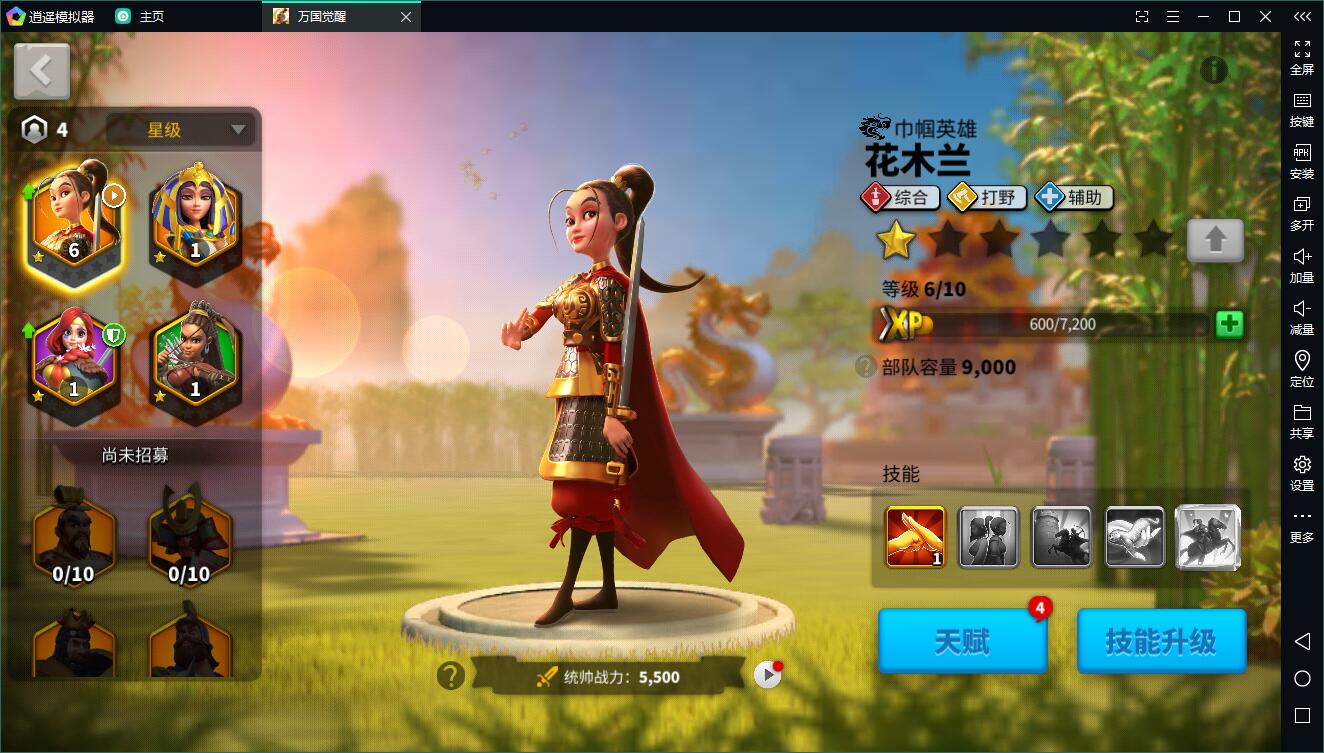
Task: Show power help beside 统帅战力
Action: tap(451, 676)
